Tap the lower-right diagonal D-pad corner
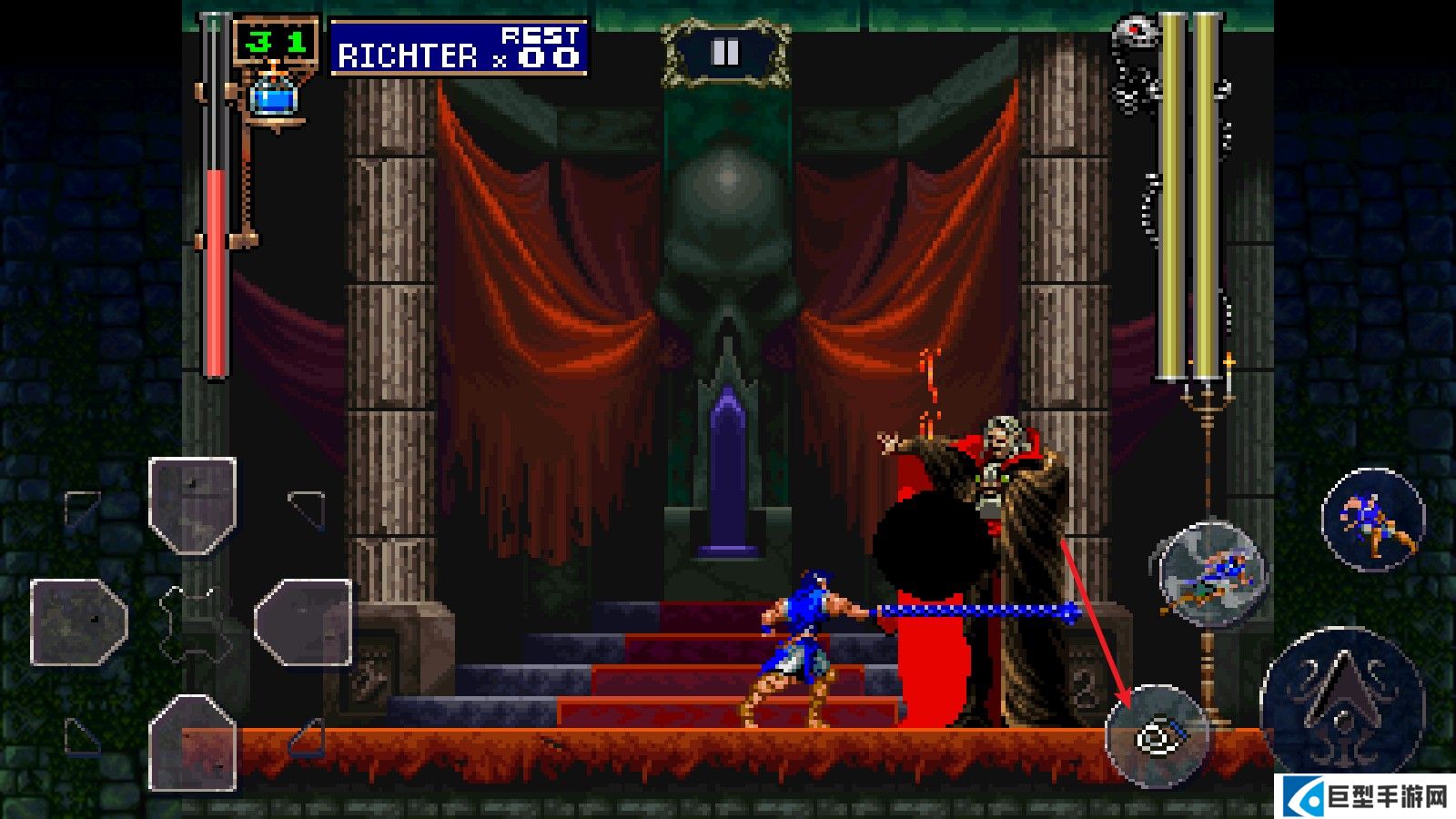Image resolution: width=1456 pixels, height=819 pixels. click(308, 735)
